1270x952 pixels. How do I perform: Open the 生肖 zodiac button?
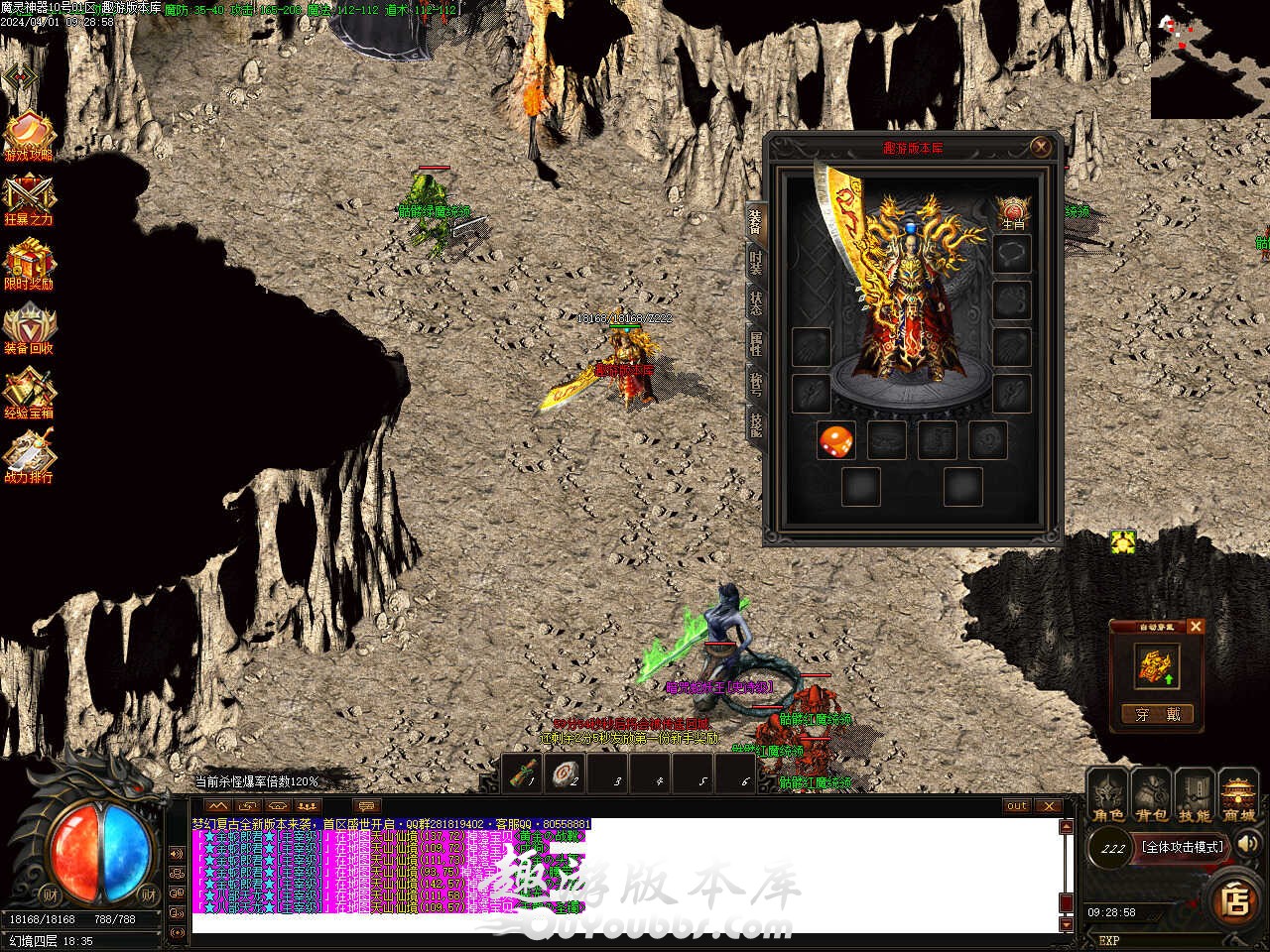[1012, 212]
